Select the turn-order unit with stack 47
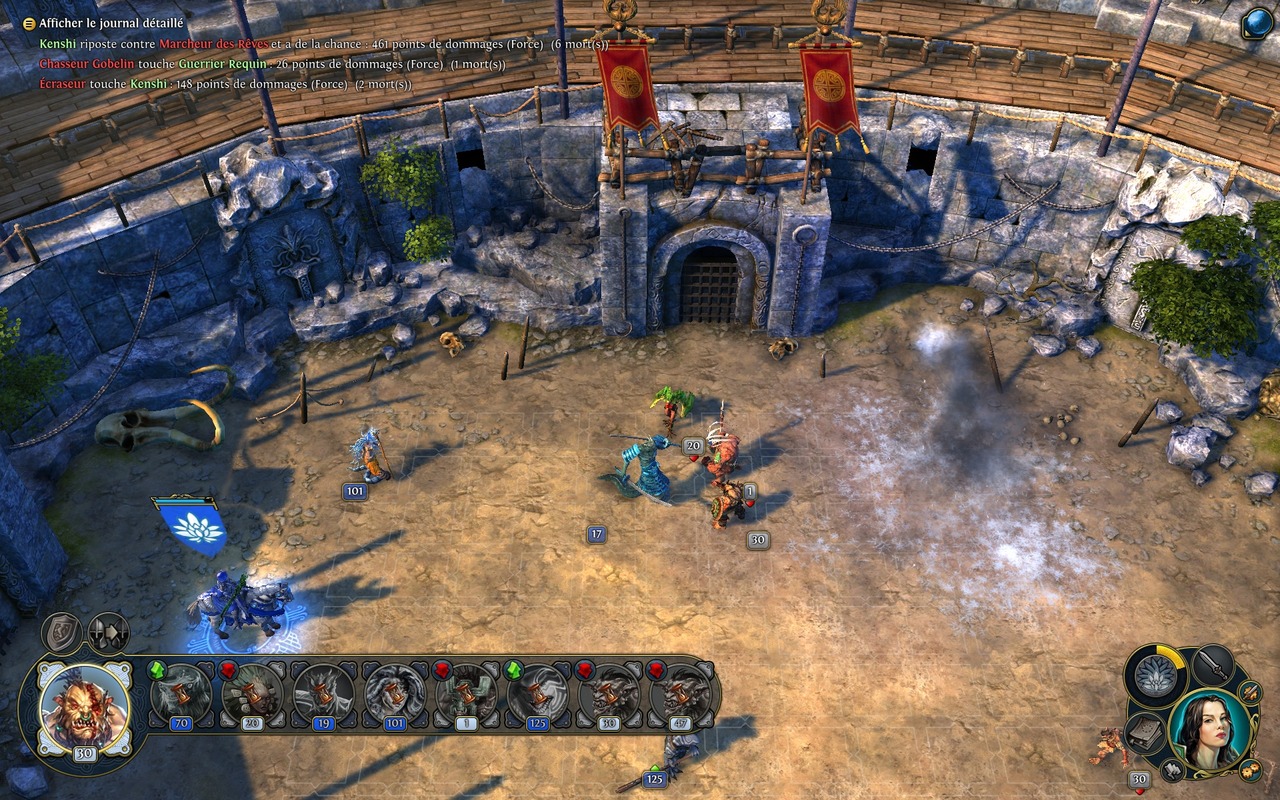This screenshot has width=1280, height=800. (680, 693)
